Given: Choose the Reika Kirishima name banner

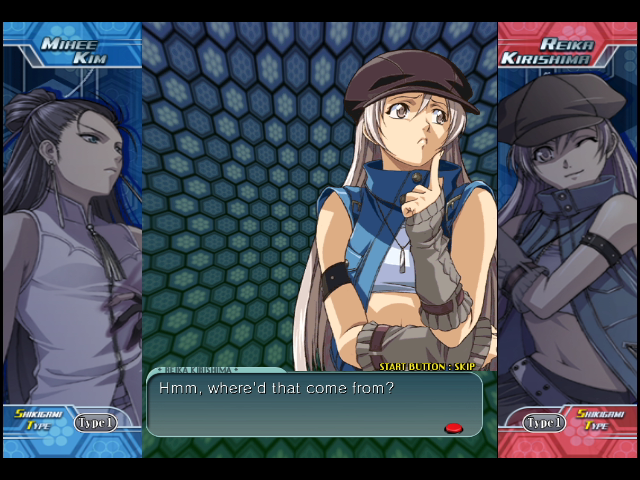Looking at the screenshot, I should tap(565, 52).
